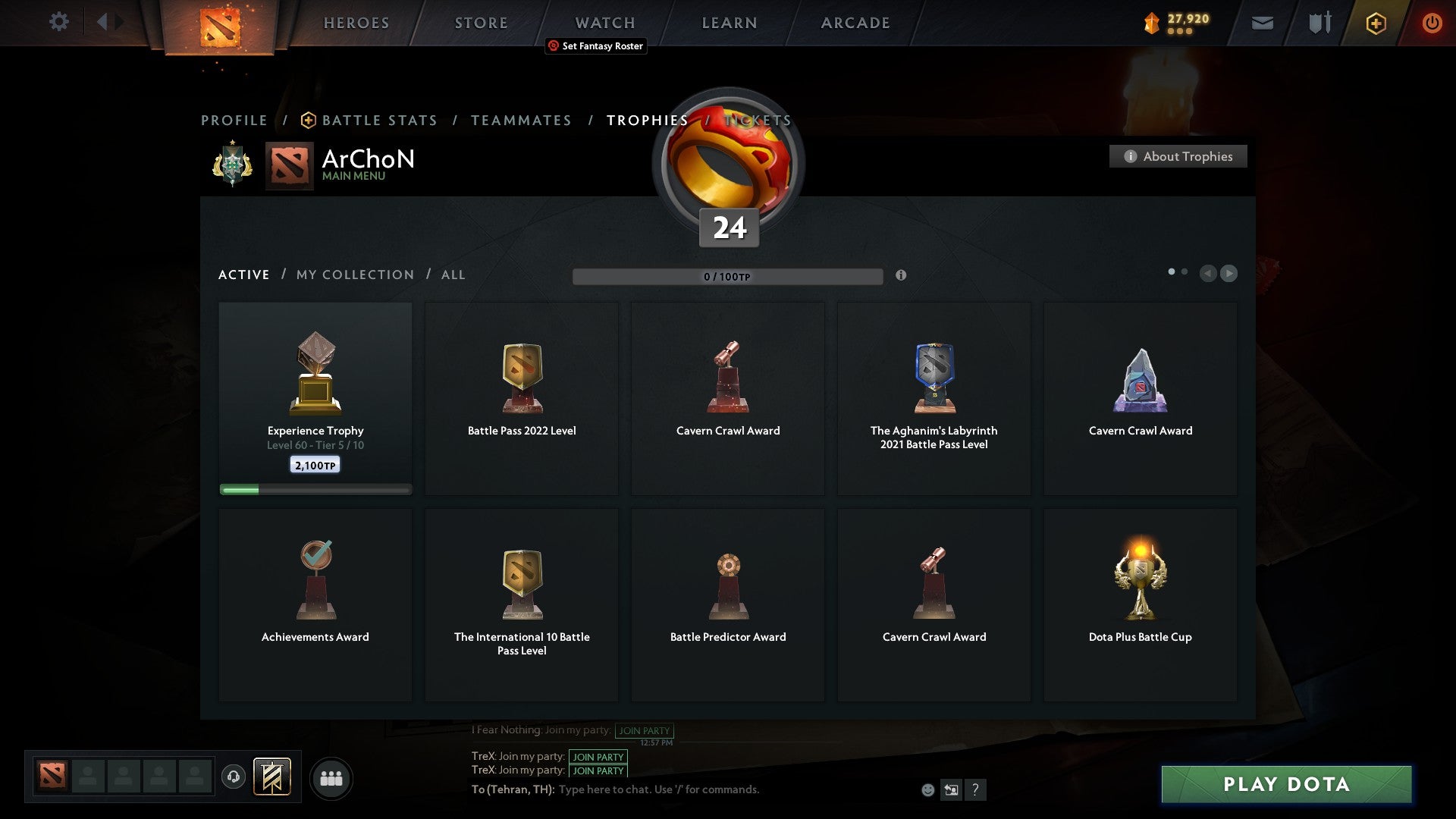Open the ARCADE menu

click(855, 23)
